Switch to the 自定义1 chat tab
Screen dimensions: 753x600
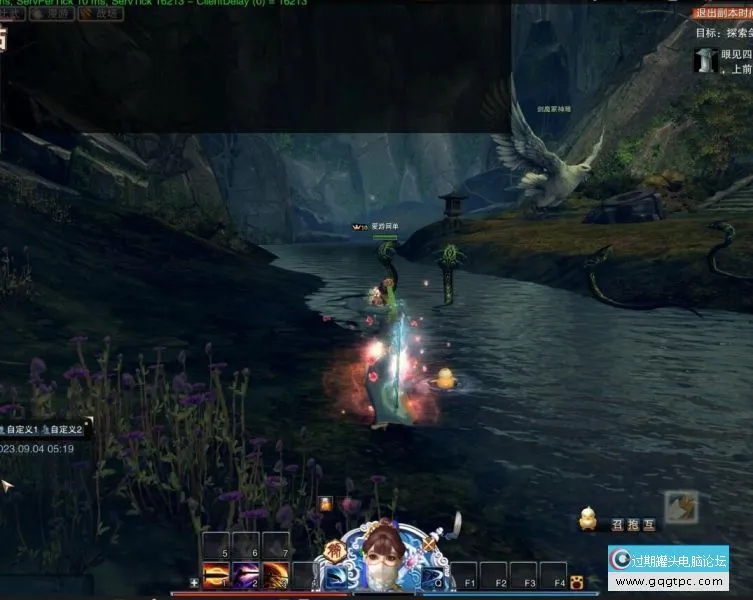[21, 429]
